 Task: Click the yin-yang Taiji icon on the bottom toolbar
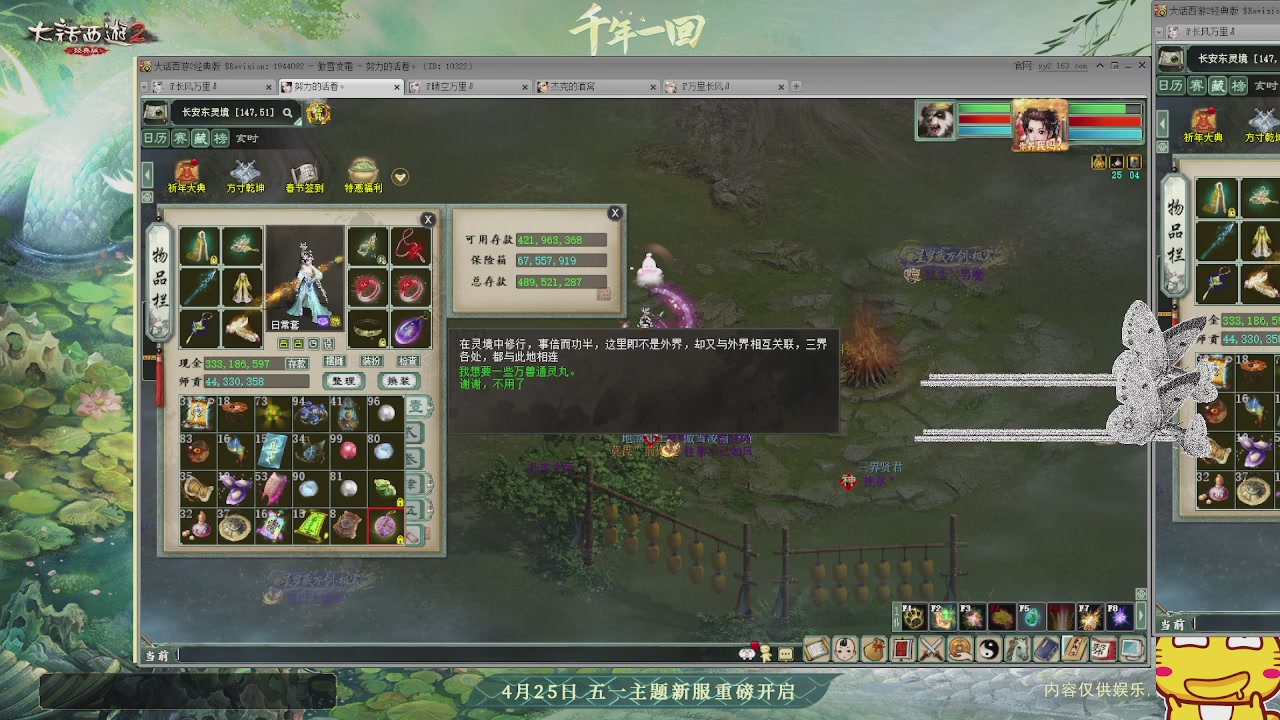point(990,650)
